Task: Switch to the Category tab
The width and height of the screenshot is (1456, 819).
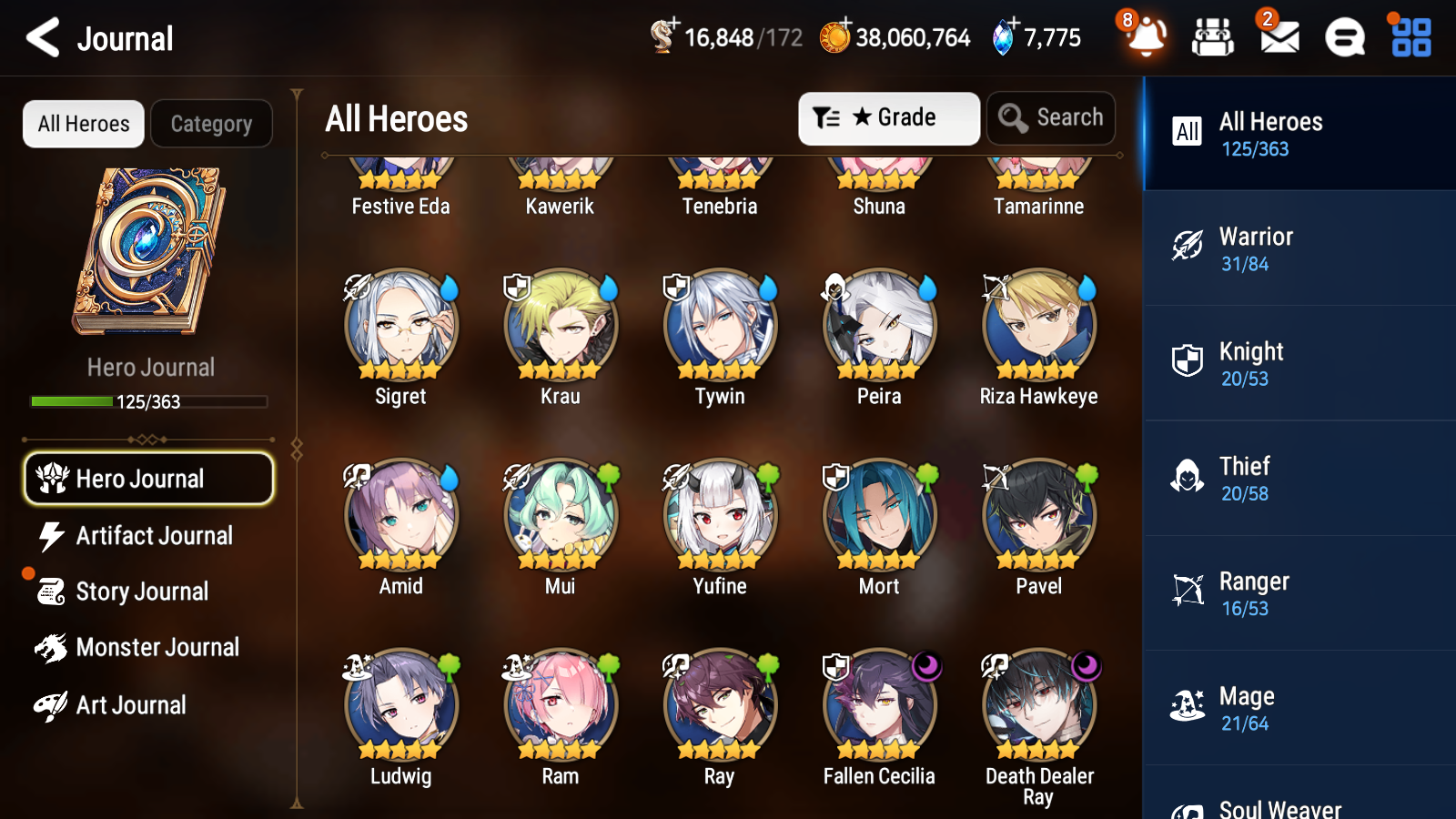Action: (211, 124)
